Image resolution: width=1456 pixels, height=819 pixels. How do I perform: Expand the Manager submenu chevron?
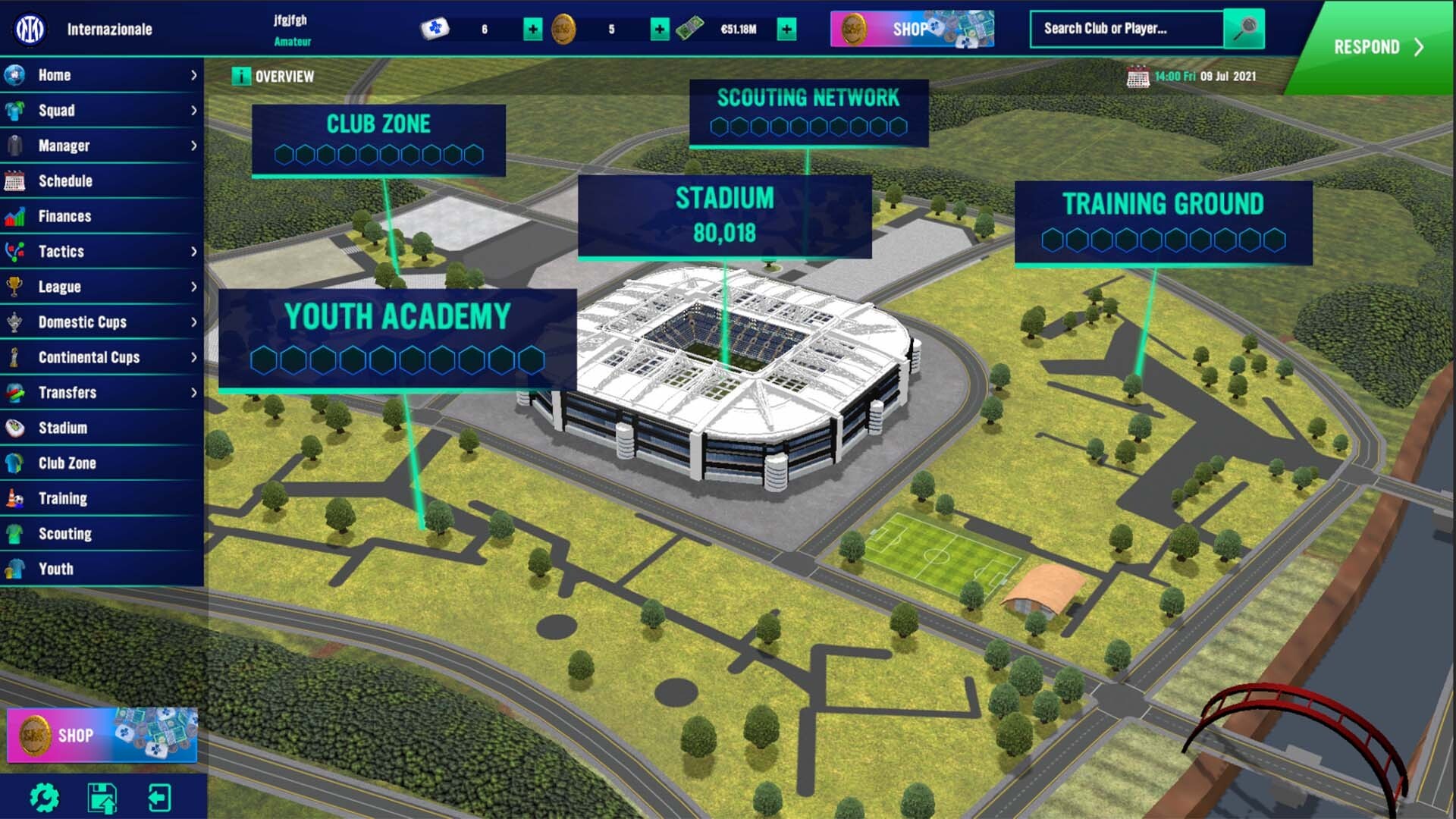click(196, 145)
